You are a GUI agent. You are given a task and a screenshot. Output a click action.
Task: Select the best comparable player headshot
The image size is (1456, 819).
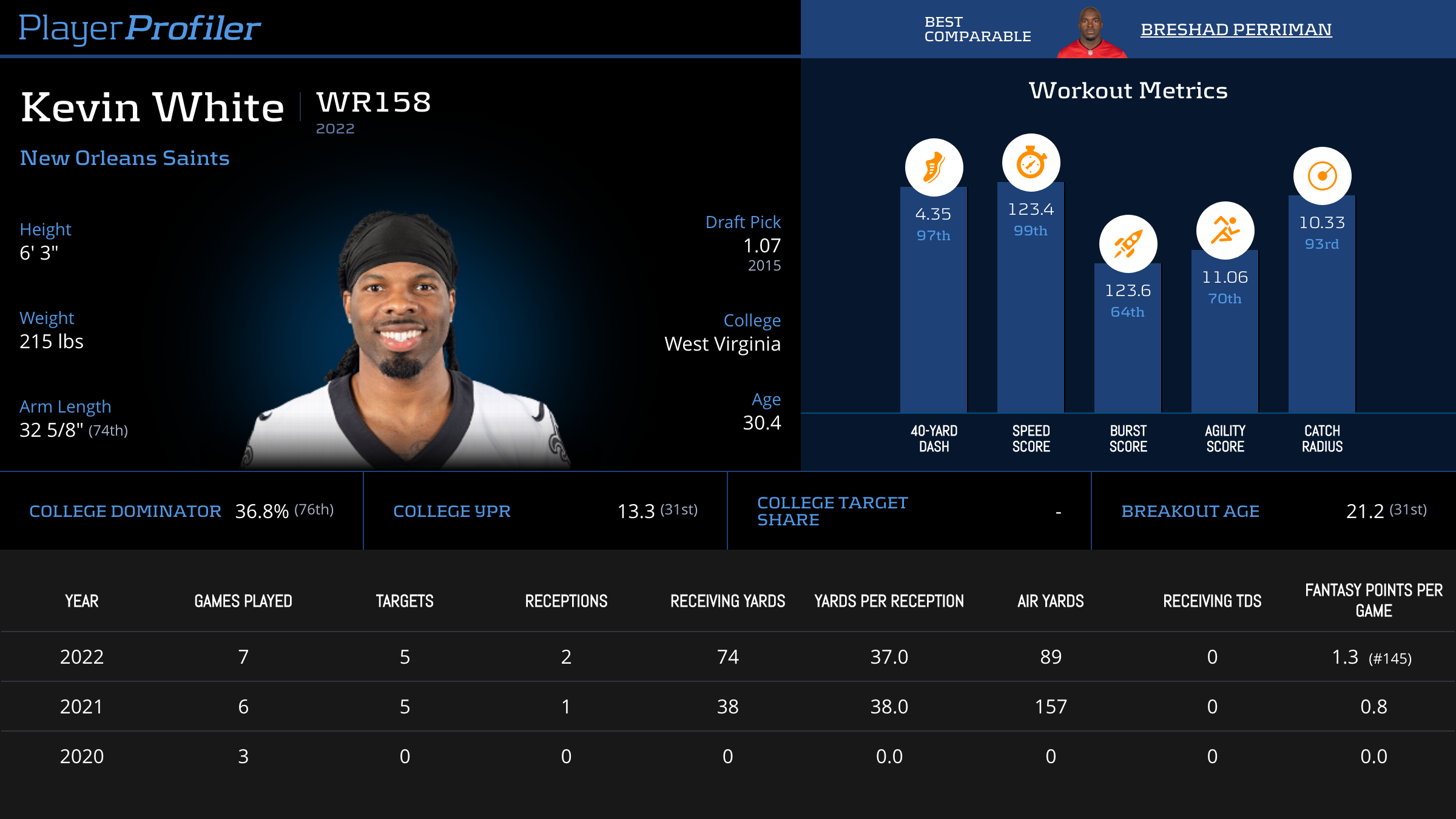(1091, 33)
